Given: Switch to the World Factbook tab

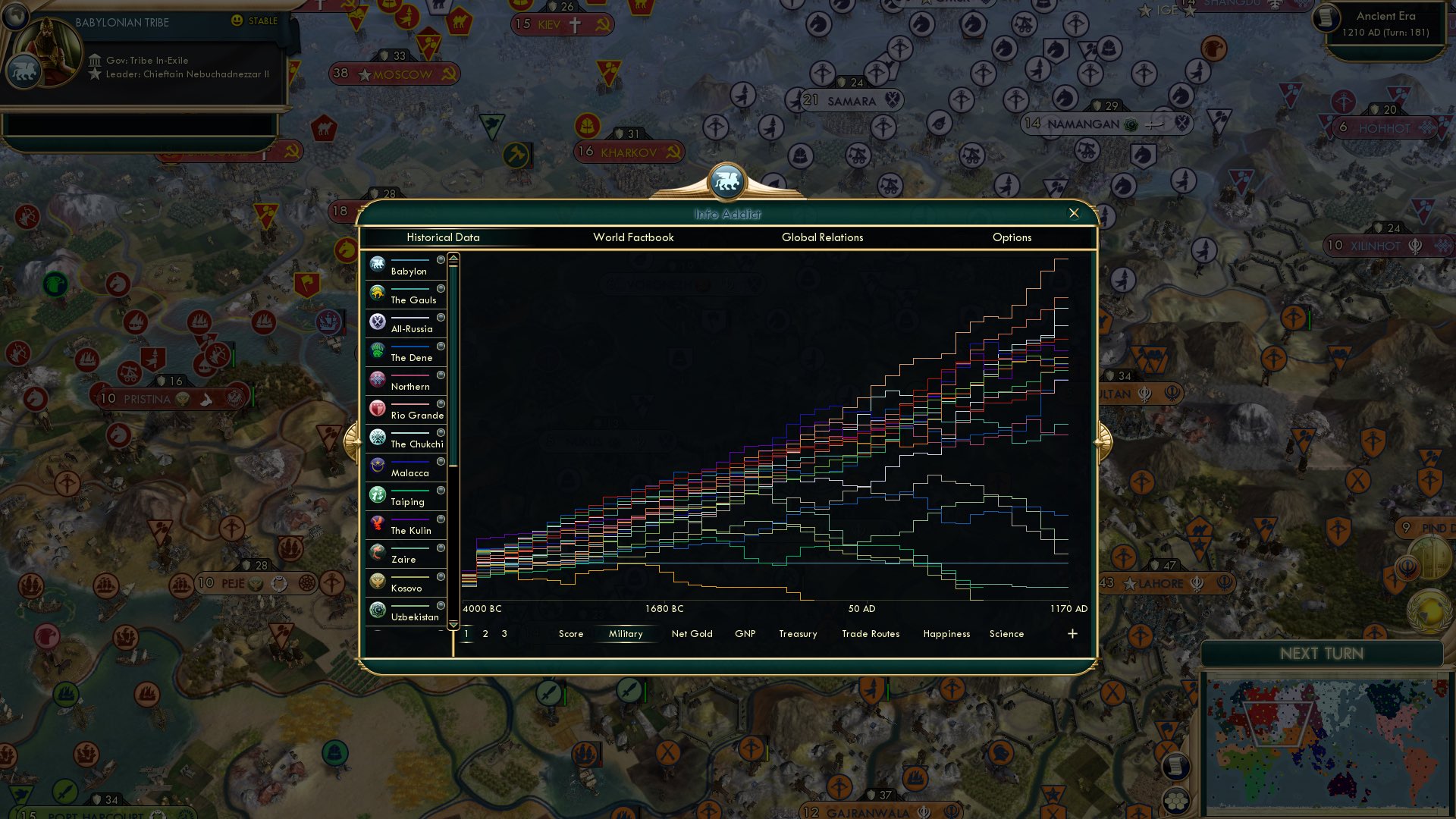Looking at the screenshot, I should (633, 237).
